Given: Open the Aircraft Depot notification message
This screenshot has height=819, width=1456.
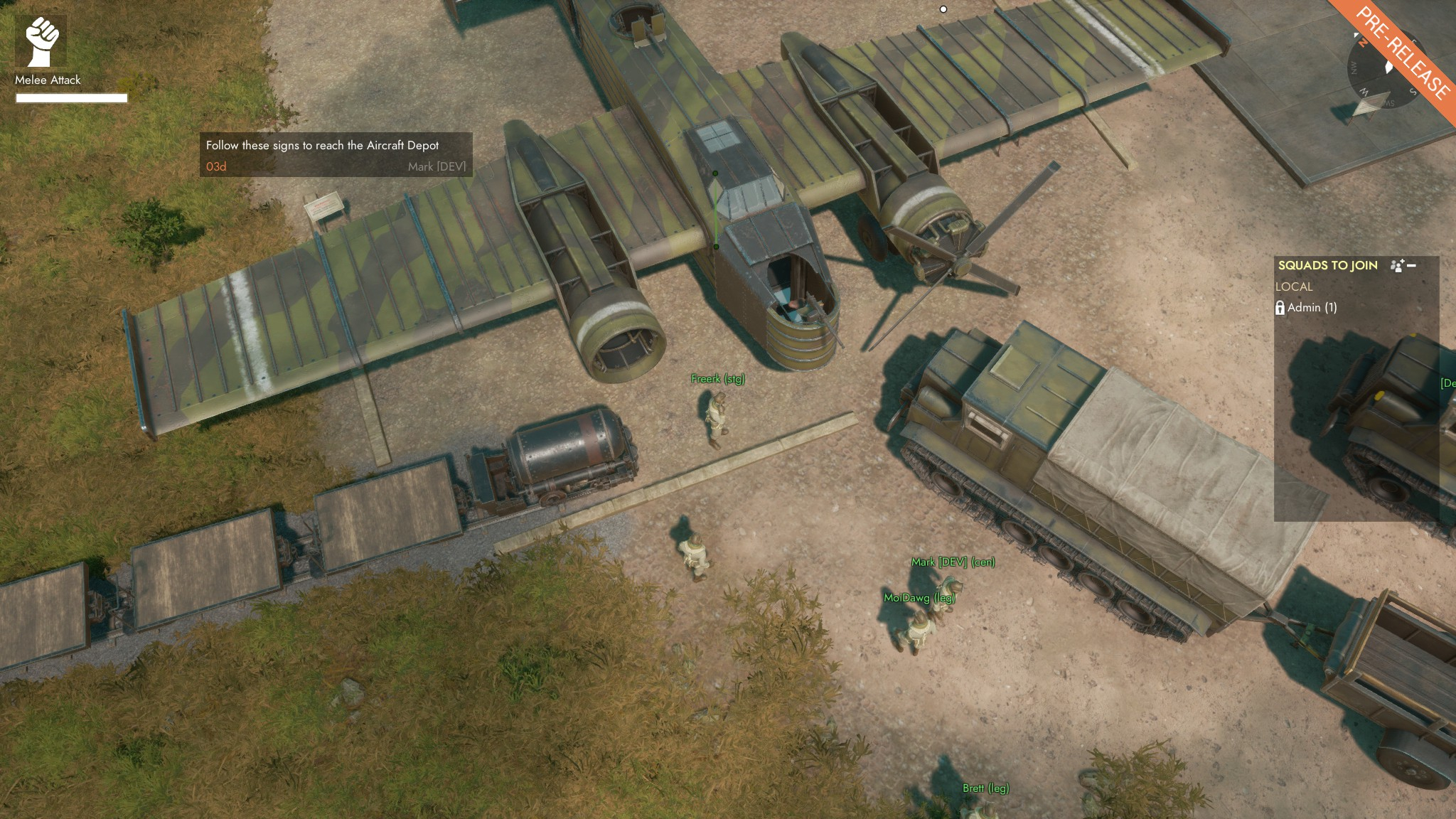Looking at the screenshot, I should point(323,144).
